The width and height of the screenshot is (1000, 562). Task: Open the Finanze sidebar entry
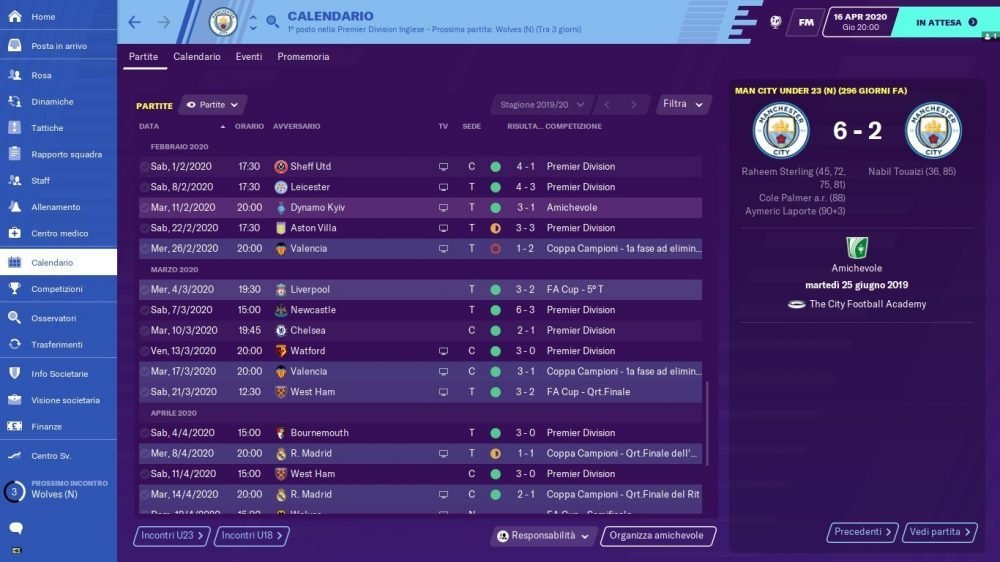point(46,426)
